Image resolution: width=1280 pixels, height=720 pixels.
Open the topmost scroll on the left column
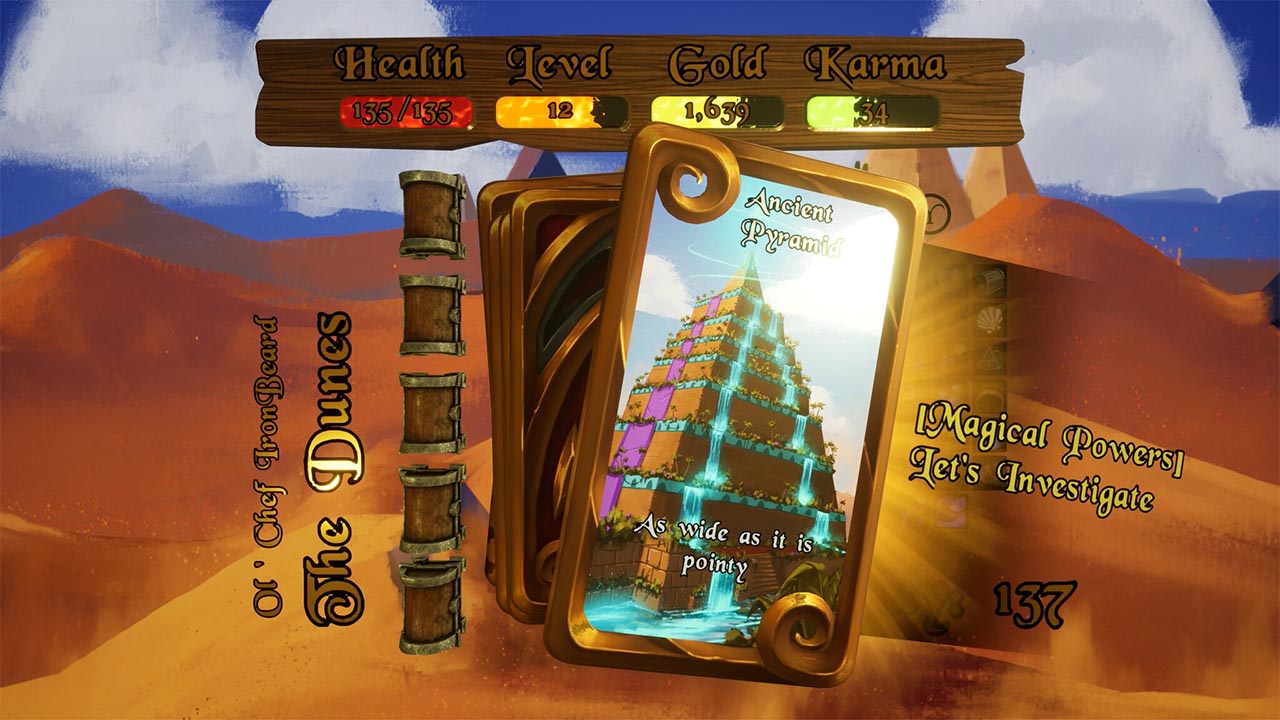430,215
